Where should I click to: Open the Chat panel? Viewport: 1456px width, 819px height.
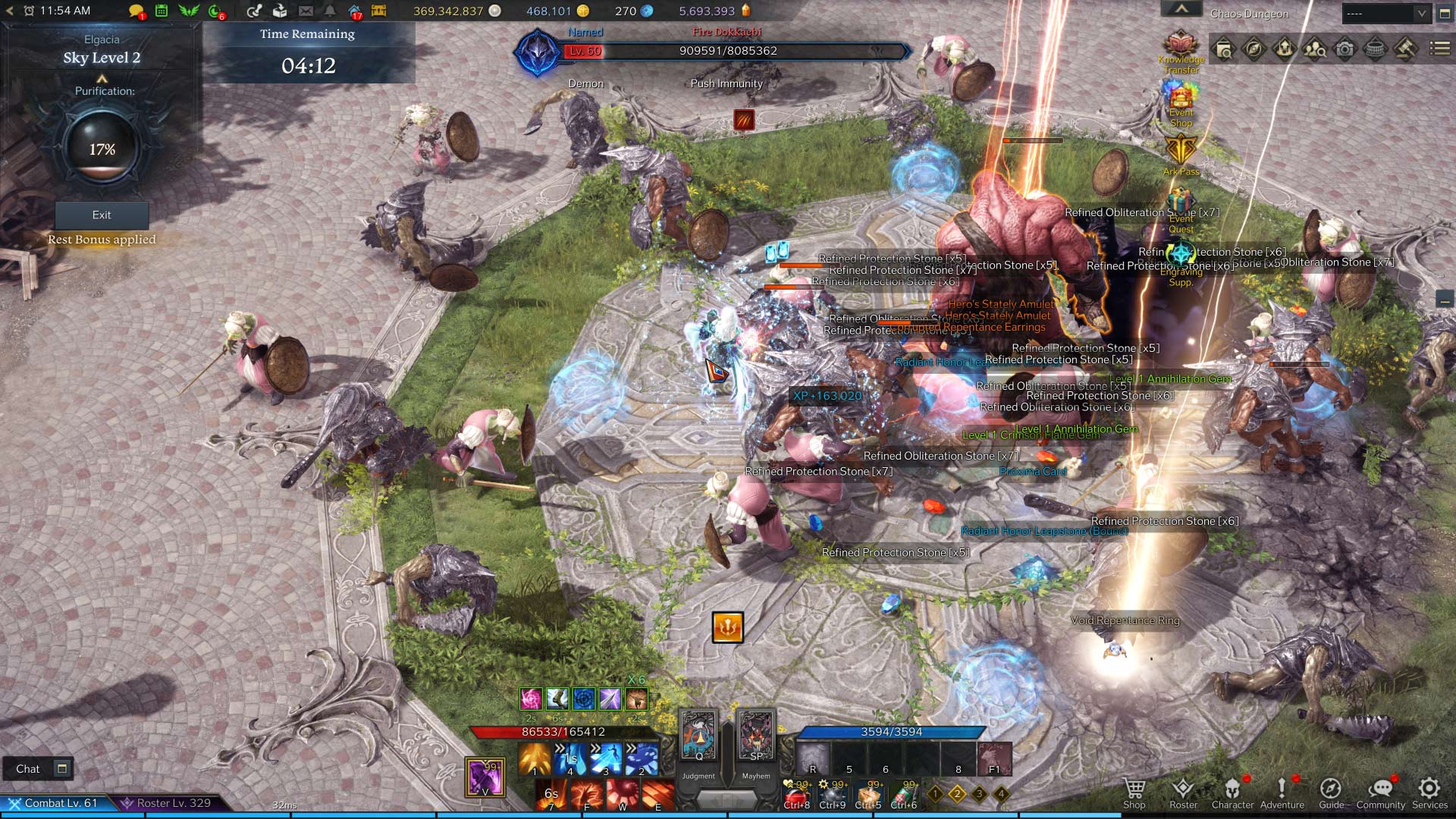click(28, 769)
